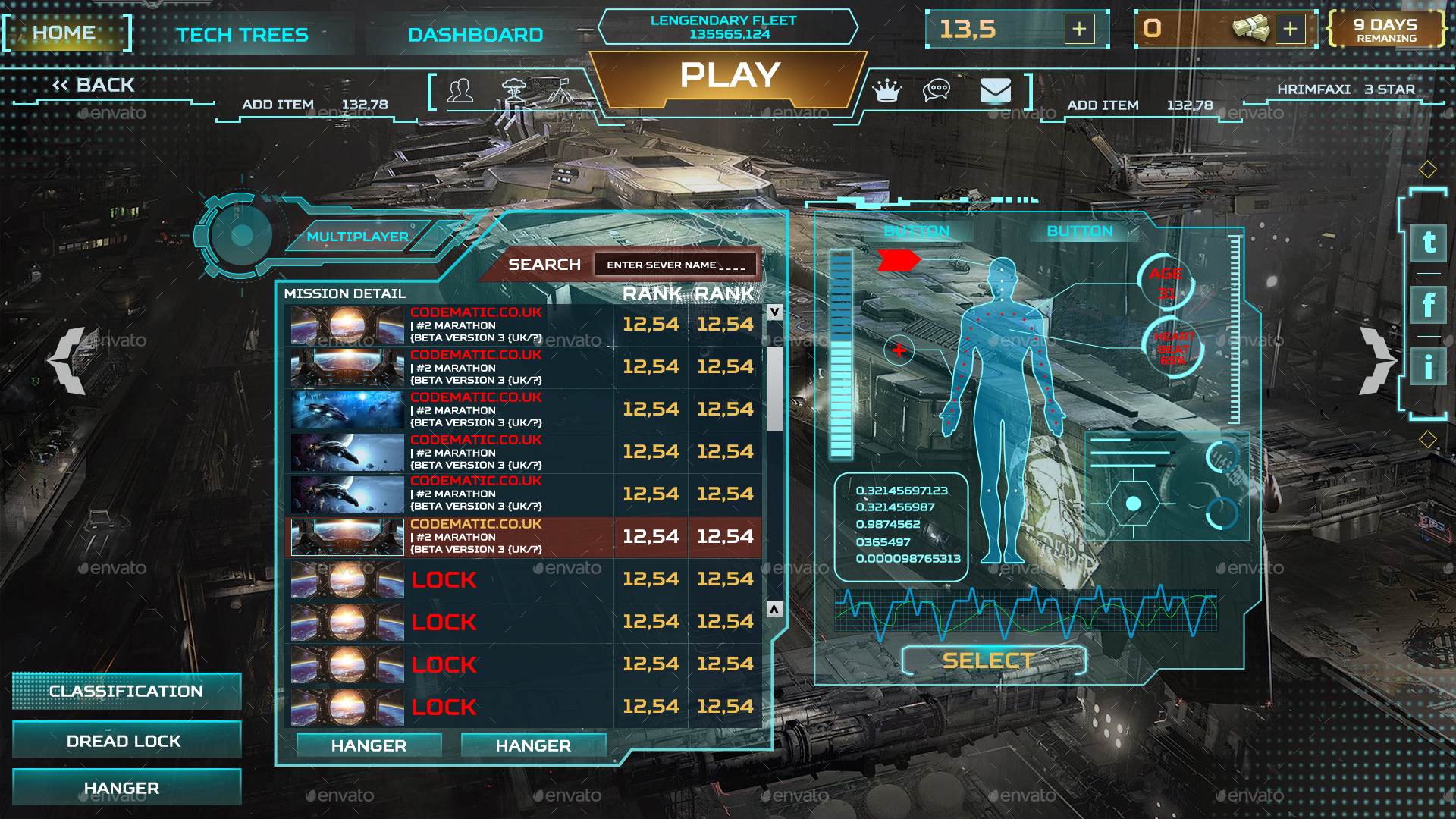Toggle the right BUTTON above the body diagram
This screenshot has width=1456, height=819.
[x=1080, y=231]
